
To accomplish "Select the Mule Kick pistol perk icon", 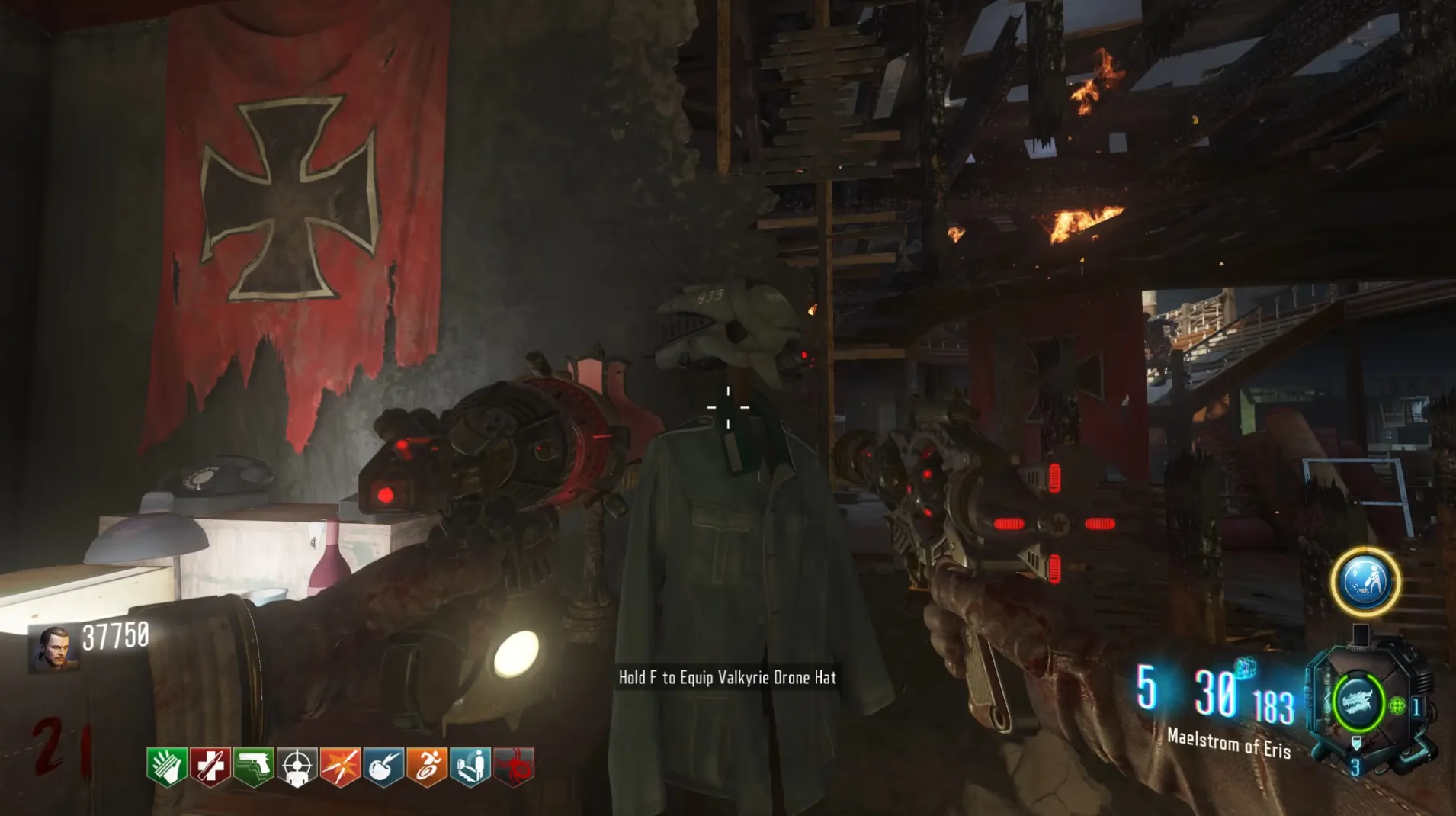I will 254,766.
